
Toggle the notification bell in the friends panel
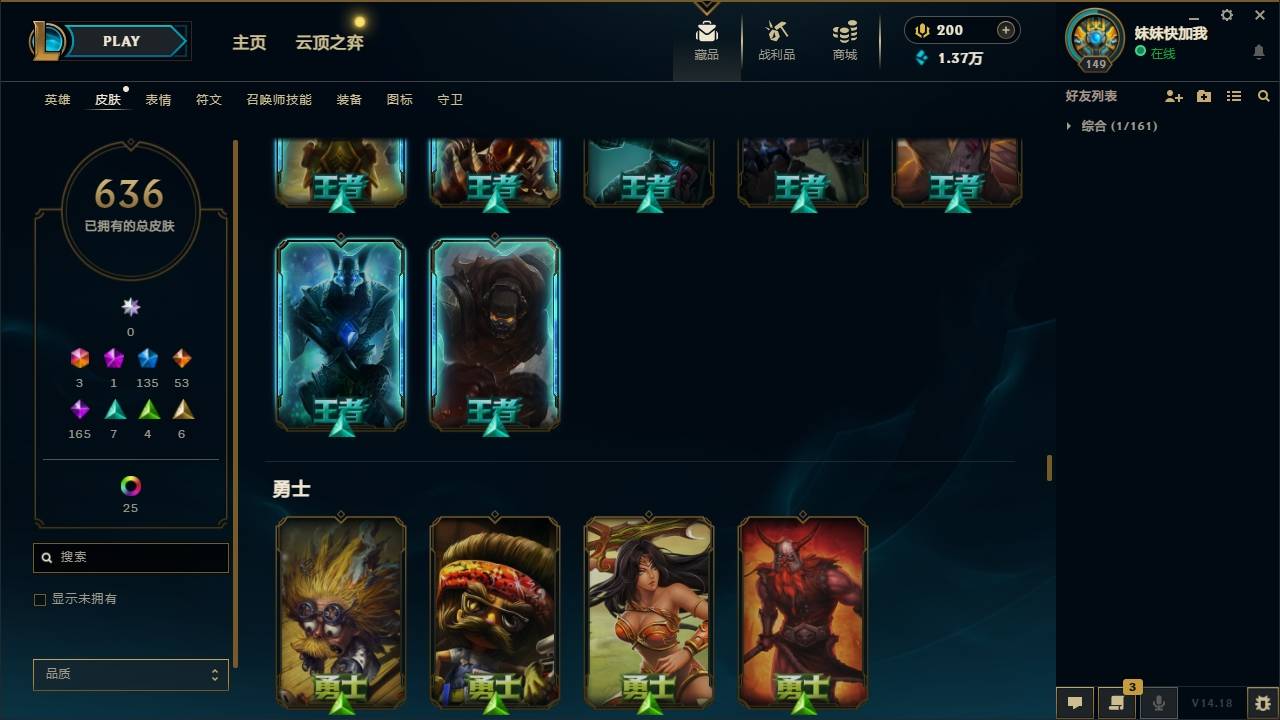pyautogui.click(x=1258, y=52)
